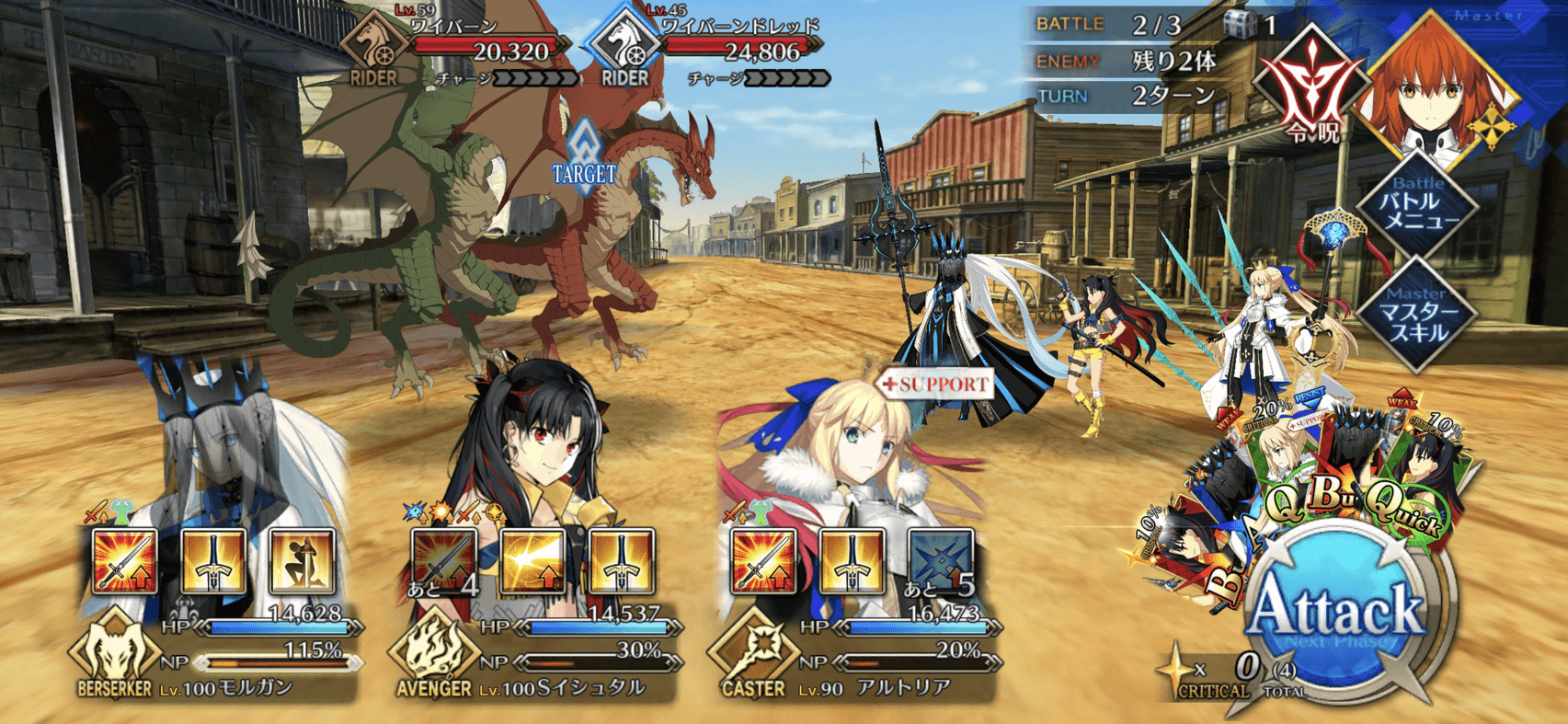The height and width of the screenshot is (724, 1568).
Task: Select S Ishtar's skill on 4-turn cooldown
Action: [x=444, y=560]
